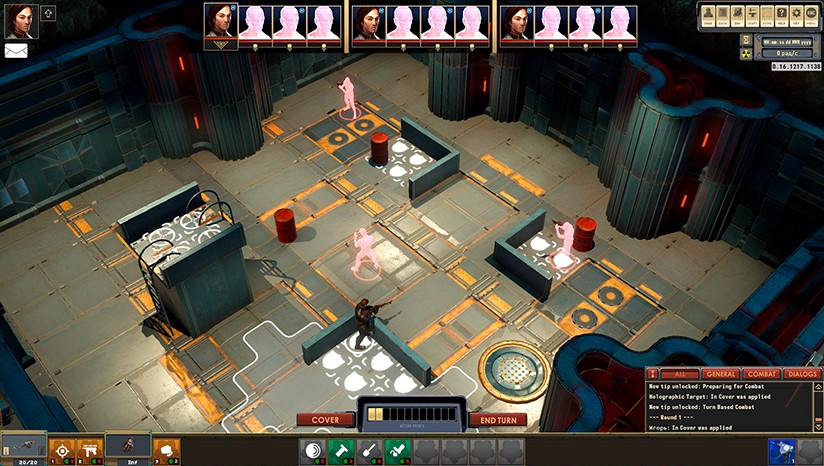Image resolution: width=824 pixels, height=466 pixels.
Task: Open the envelope mail icon
Action: (x=16, y=51)
